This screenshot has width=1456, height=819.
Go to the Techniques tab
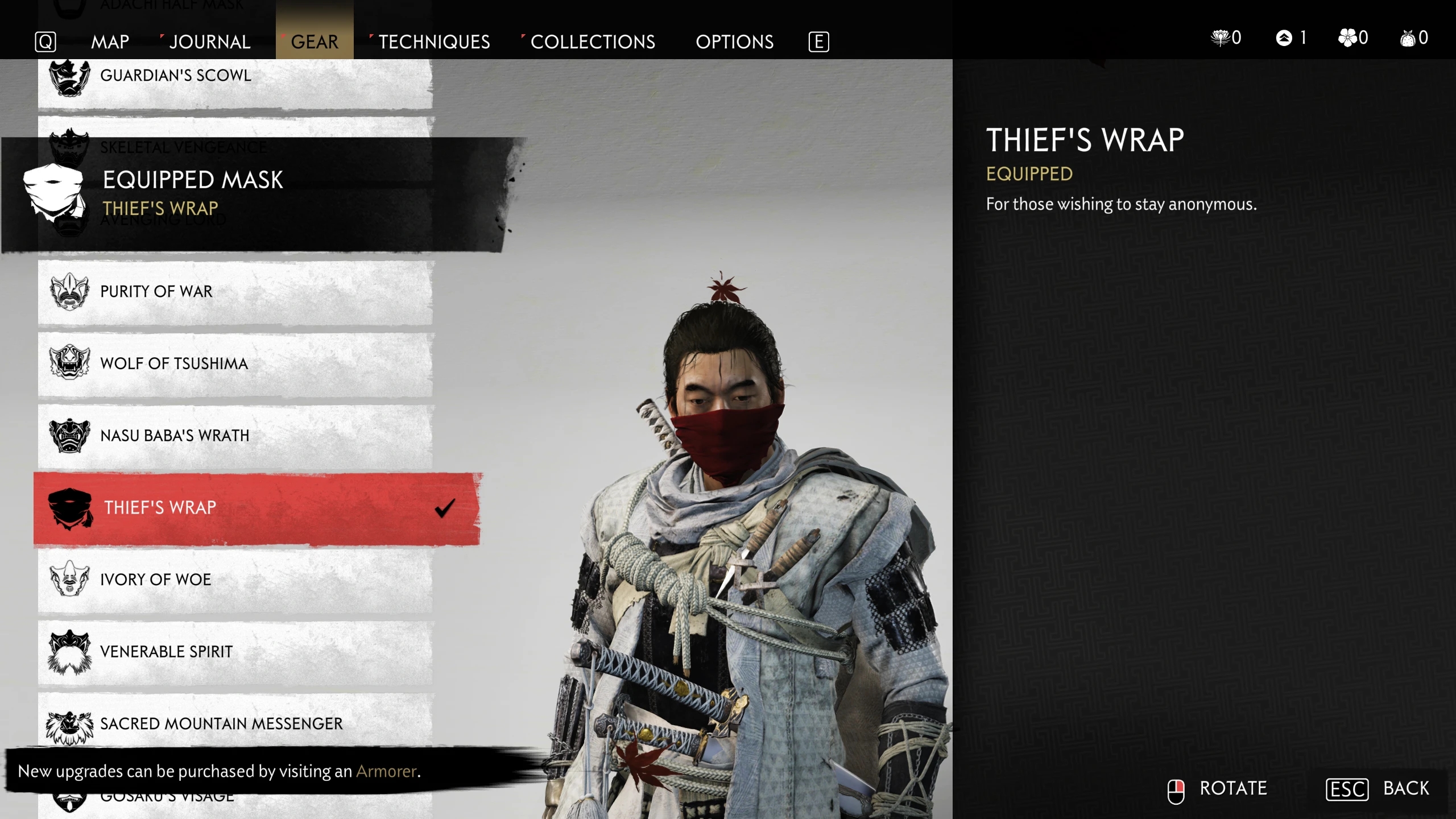tap(434, 42)
